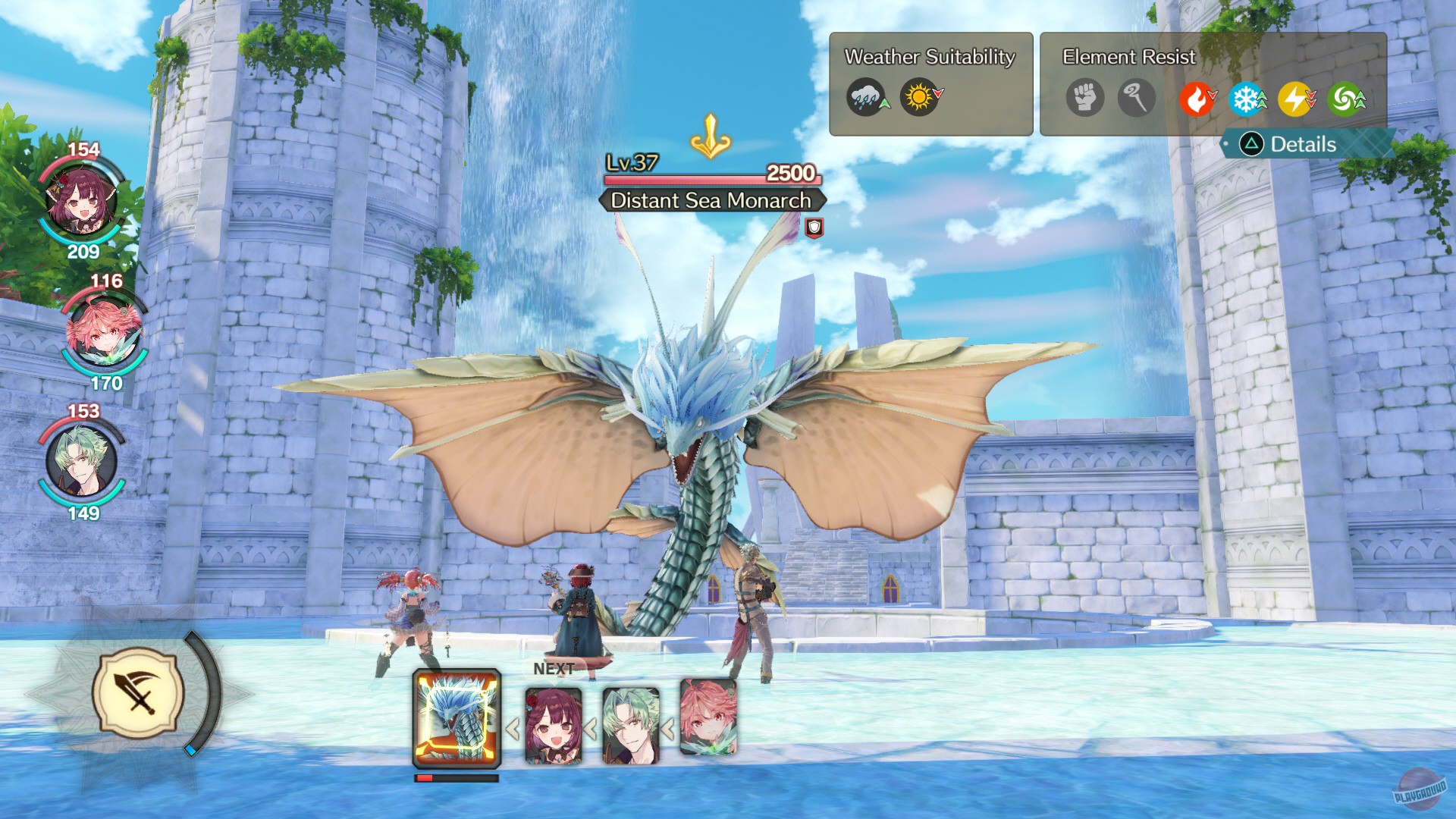The height and width of the screenshot is (819, 1456).
Task: Select the rain weather suitability icon
Action: (x=867, y=97)
